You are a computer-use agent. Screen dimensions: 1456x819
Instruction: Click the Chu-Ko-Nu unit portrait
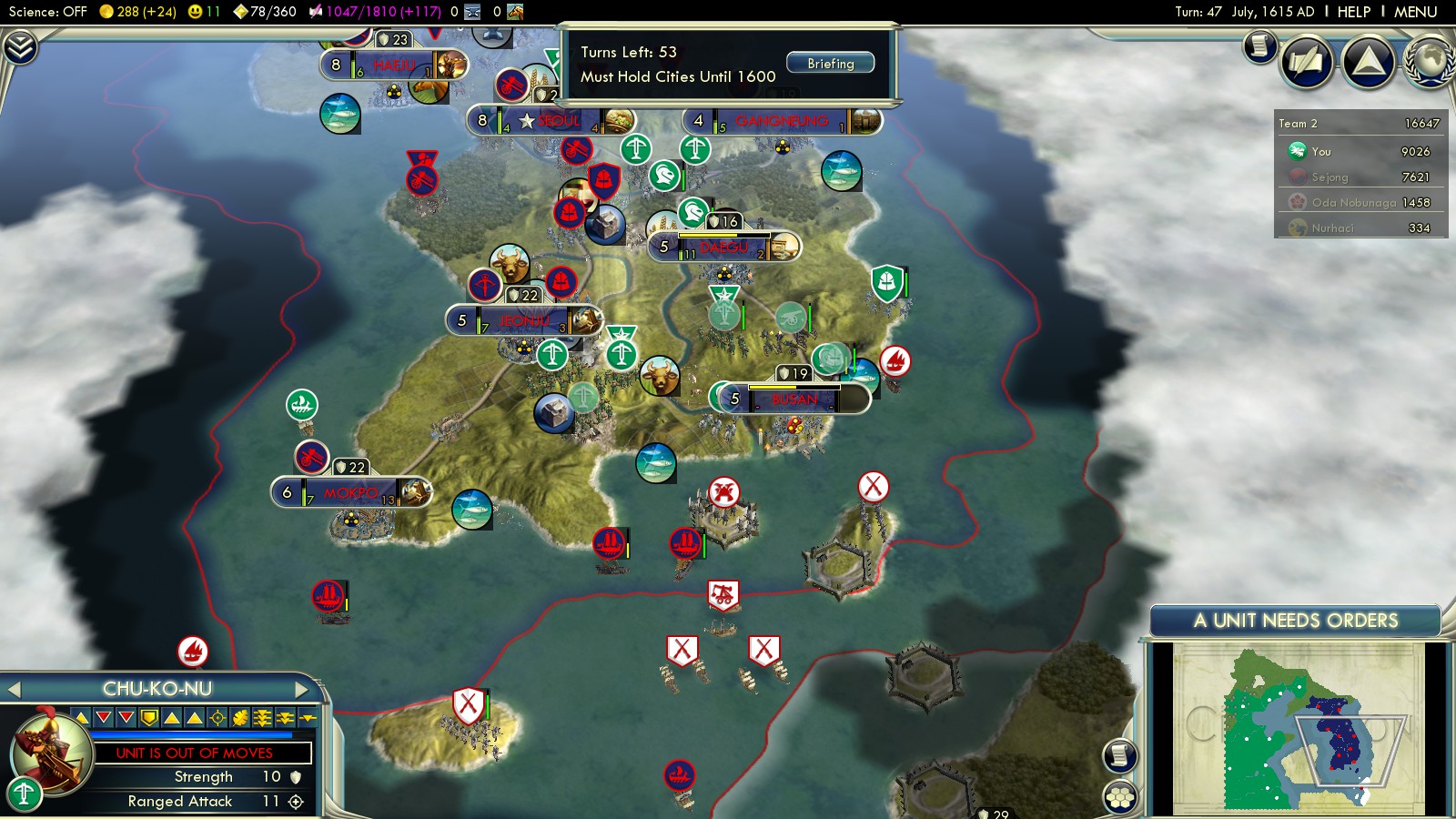click(x=51, y=750)
